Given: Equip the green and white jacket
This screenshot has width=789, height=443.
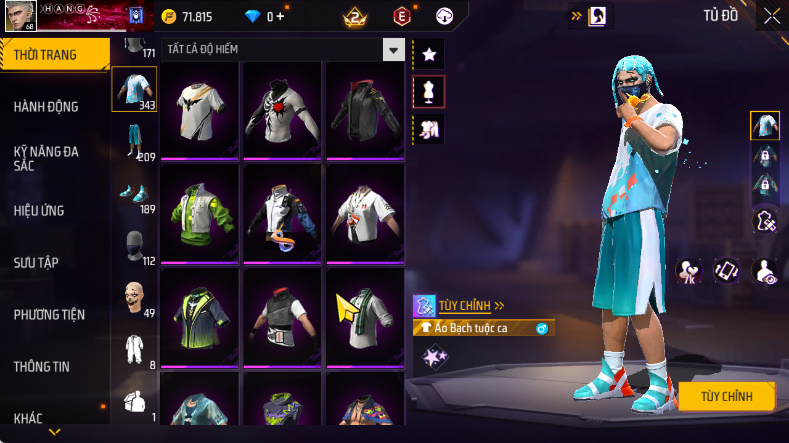Looking at the screenshot, I should [199, 214].
